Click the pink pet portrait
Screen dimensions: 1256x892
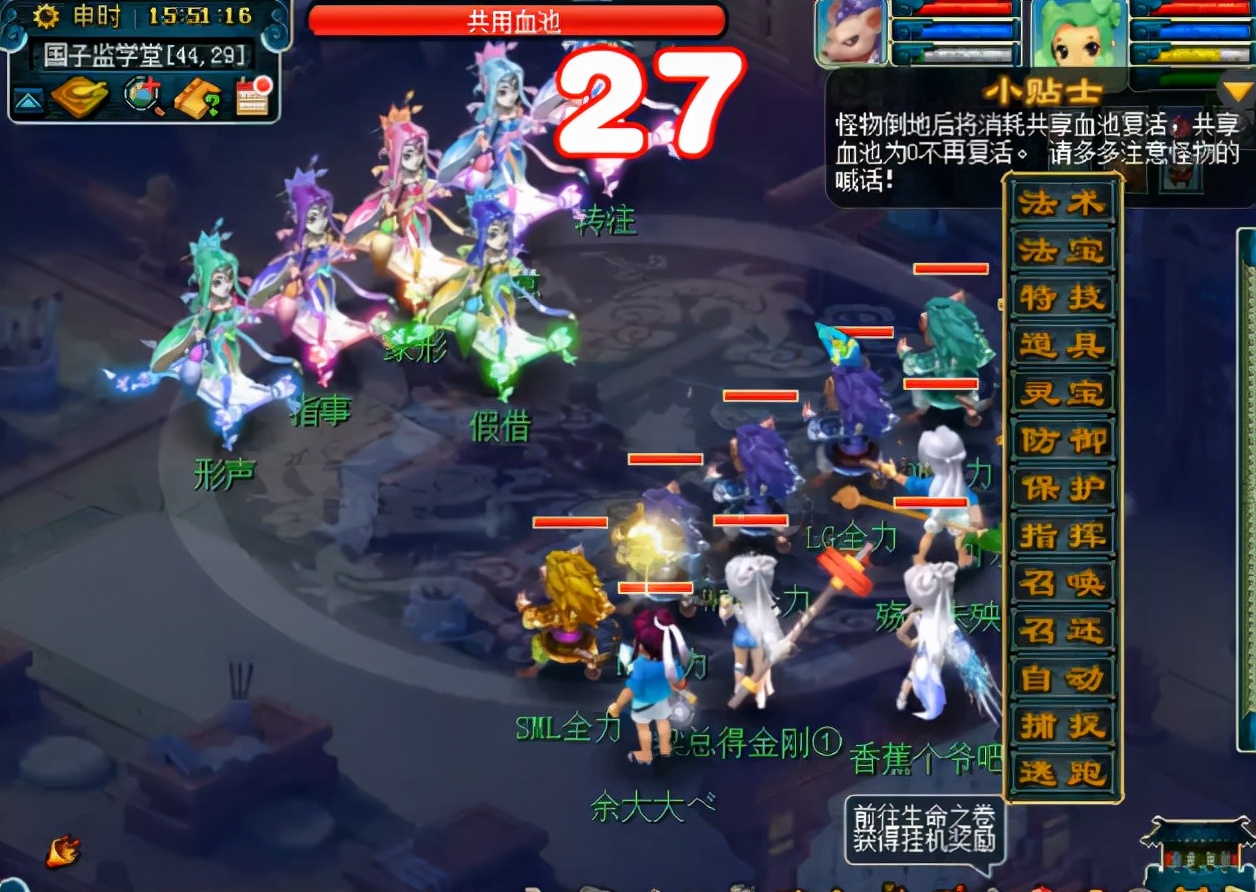[x=851, y=34]
